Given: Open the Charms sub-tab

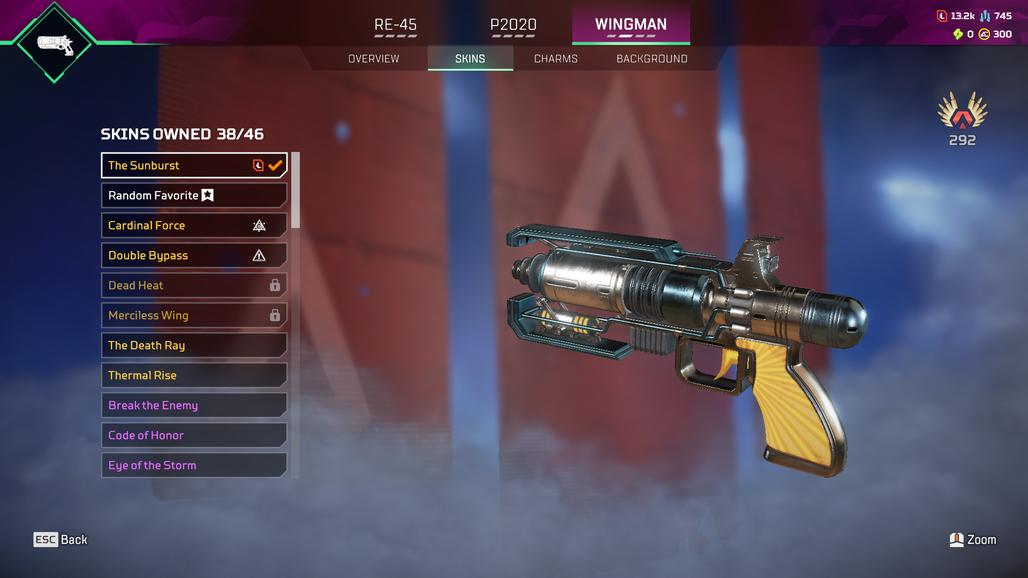Looking at the screenshot, I should pos(556,59).
